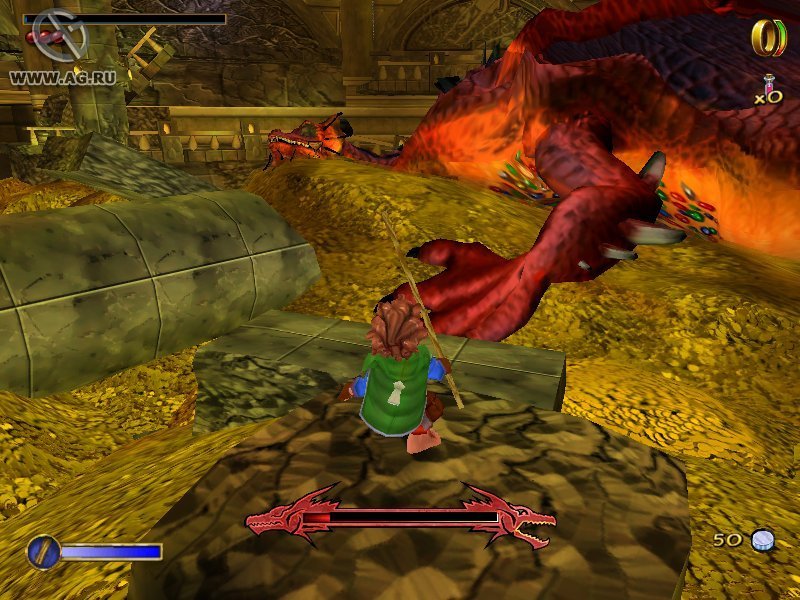Click the silver penny coin icon
This screenshot has height=600, width=800.
(763, 540)
